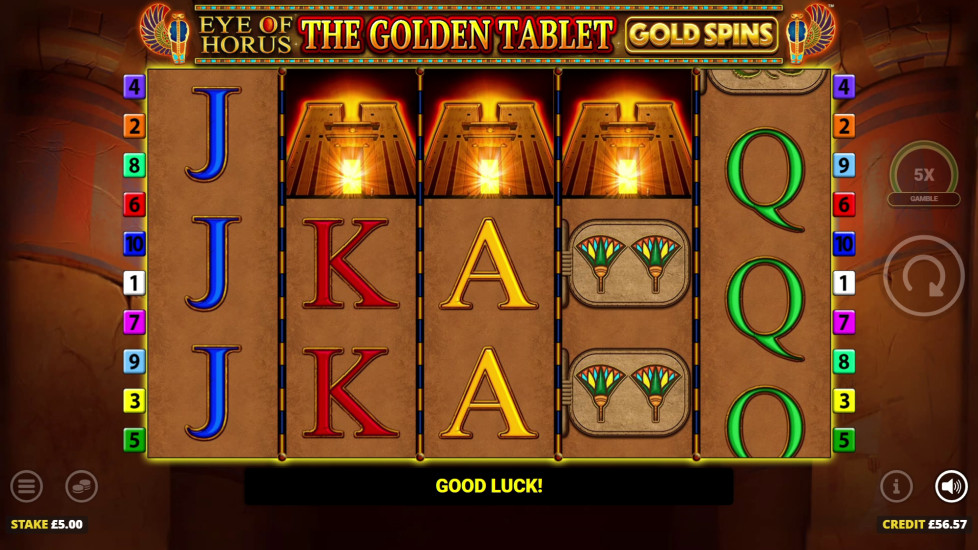Activate the 5X gamble button

923,178
